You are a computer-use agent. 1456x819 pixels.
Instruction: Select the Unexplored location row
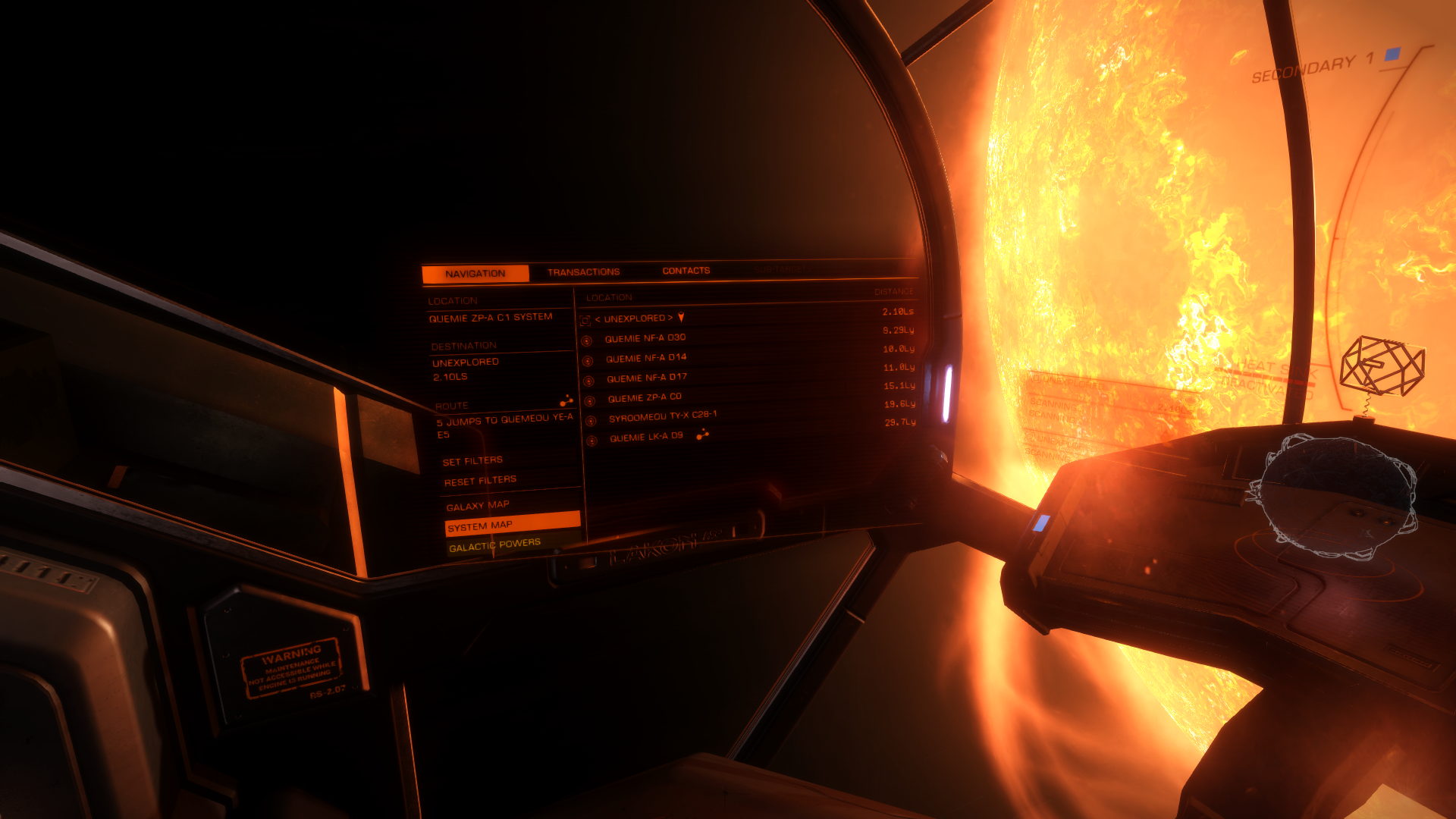coord(638,318)
